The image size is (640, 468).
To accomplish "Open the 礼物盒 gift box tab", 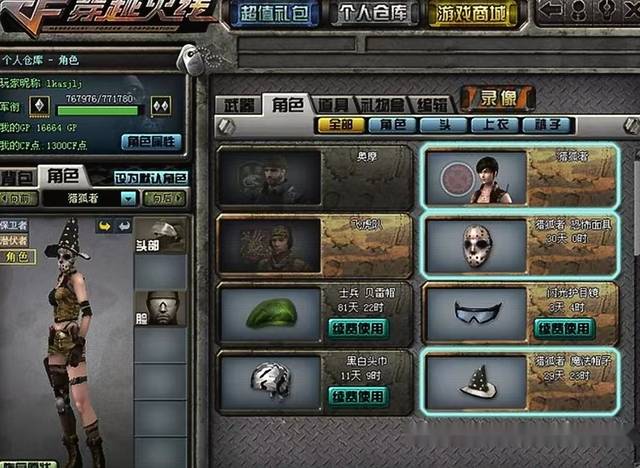I will [x=383, y=105].
